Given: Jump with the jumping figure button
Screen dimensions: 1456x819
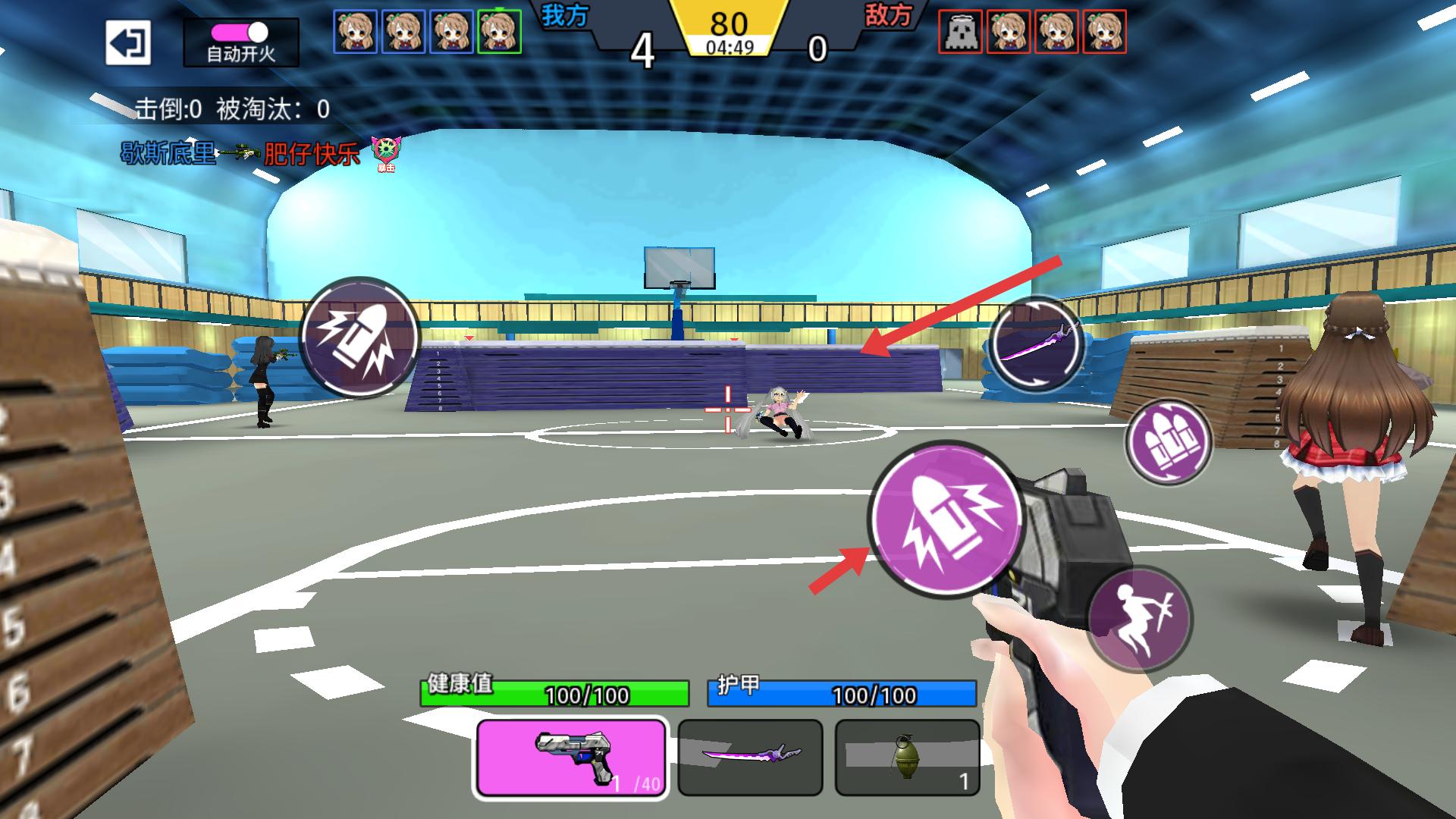Looking at the screenshot, I should [1140, 618].
